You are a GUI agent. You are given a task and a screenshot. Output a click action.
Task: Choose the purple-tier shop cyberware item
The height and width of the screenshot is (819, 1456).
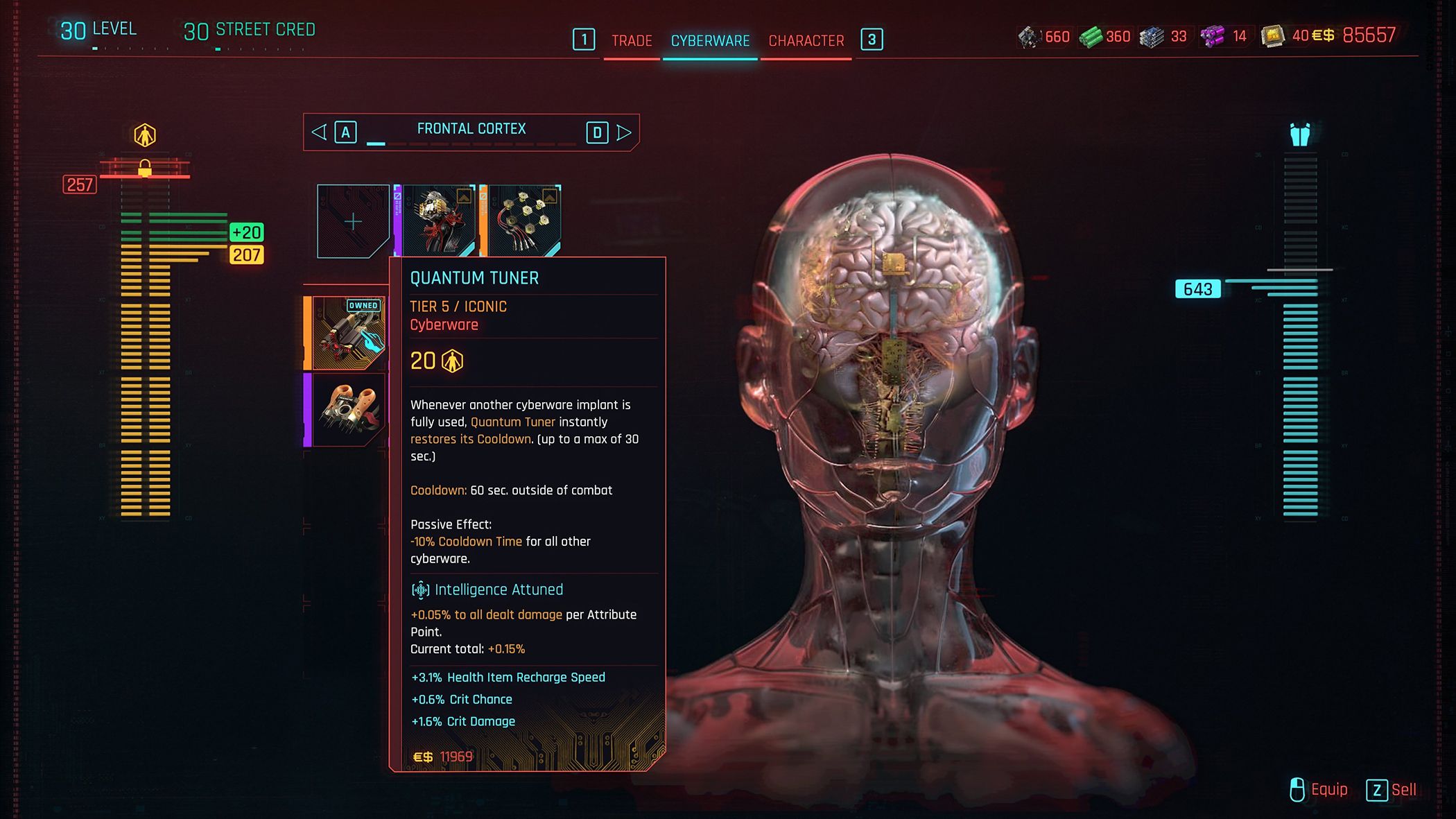tap(348, 410)
